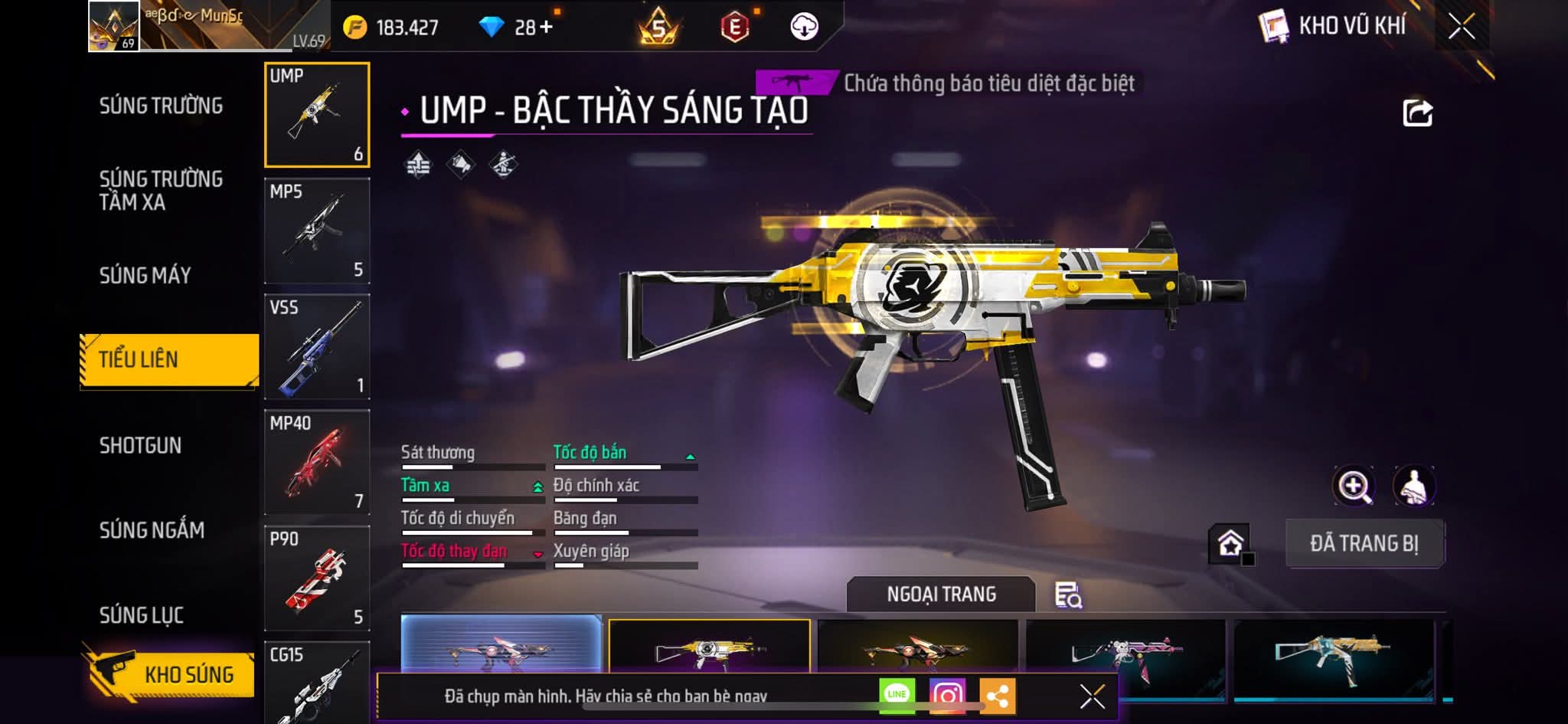Image resolution: width=1568 pixels, height=724 pixels.
Task: Click the share arrow icon
Action: click(x=1416, y=113)
